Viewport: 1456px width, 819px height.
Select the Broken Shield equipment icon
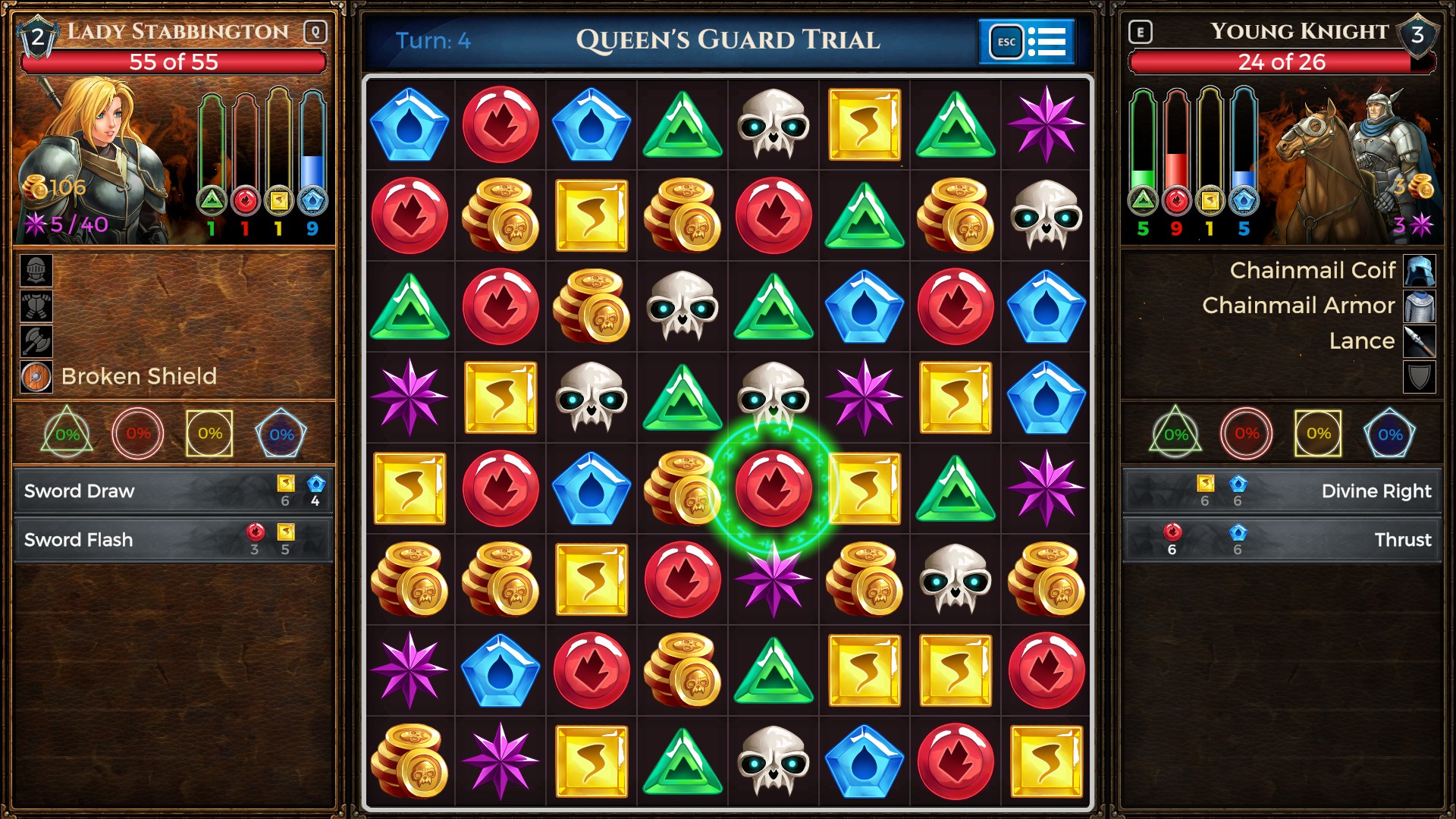(35, 375)
